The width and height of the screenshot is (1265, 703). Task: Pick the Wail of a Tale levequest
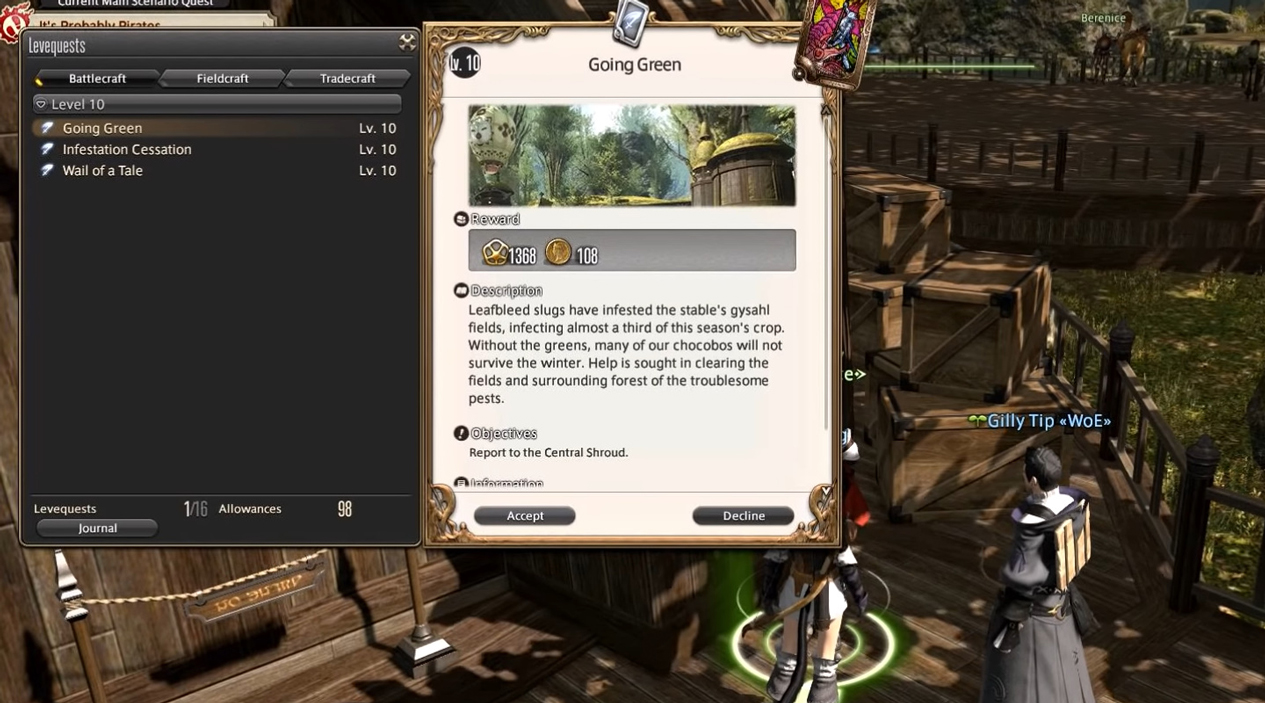tap(102, 170)
